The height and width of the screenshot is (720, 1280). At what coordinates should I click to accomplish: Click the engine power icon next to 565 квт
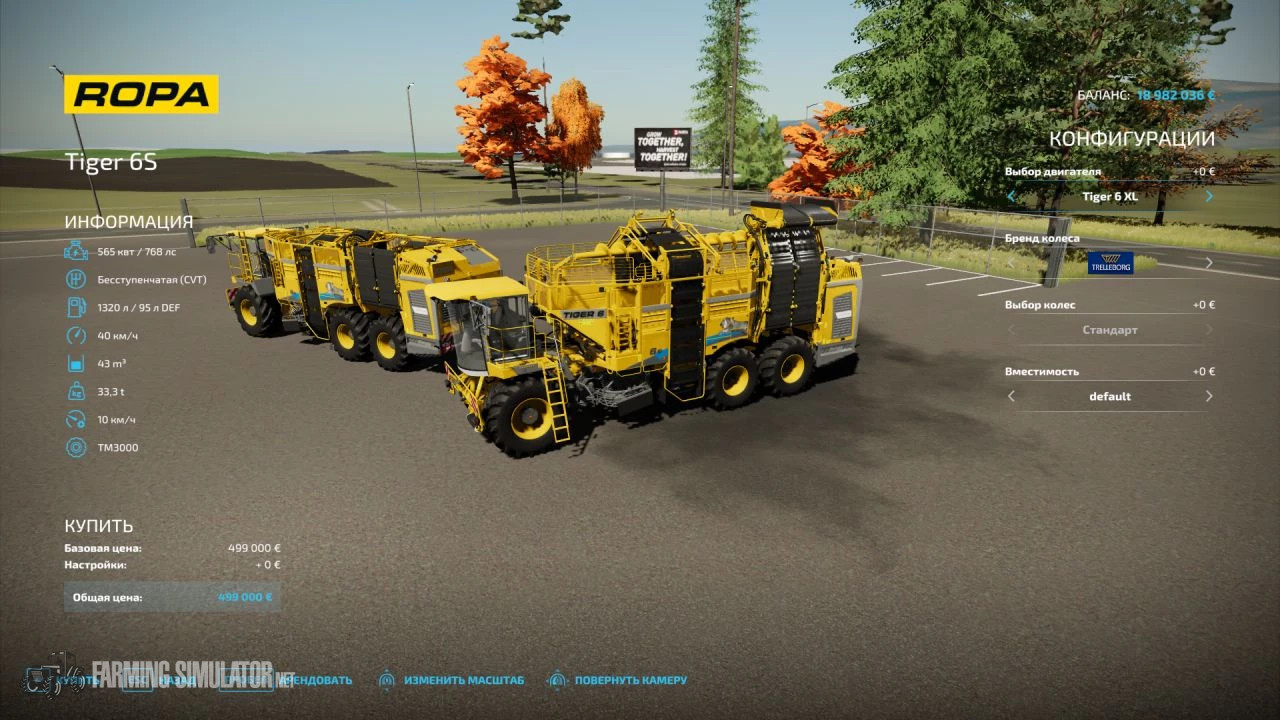point(76,253)
